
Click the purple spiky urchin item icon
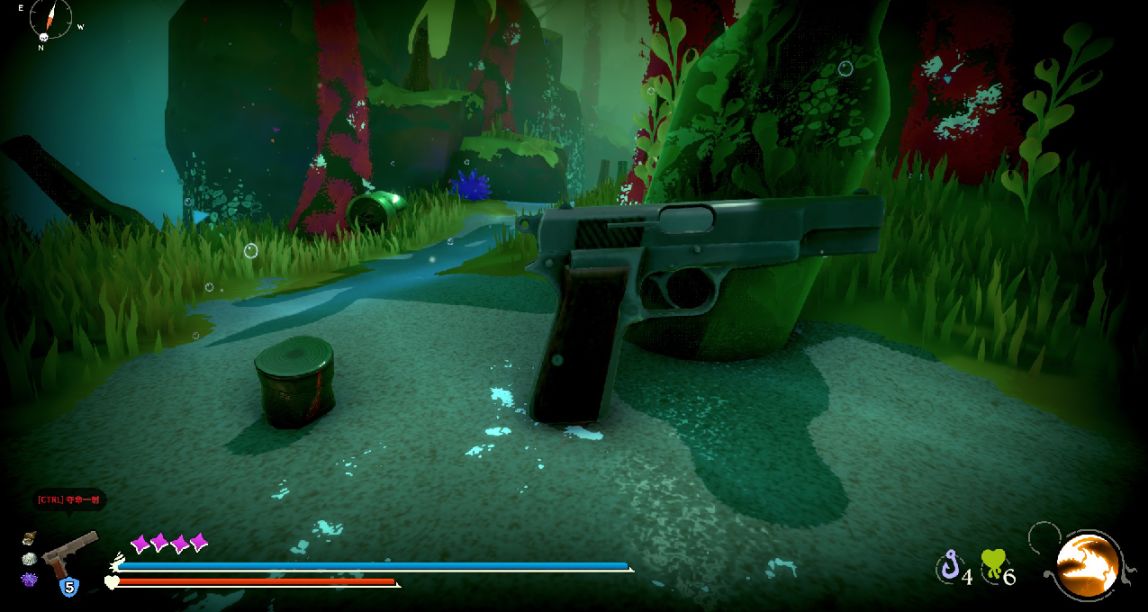[x=28, y=579]
